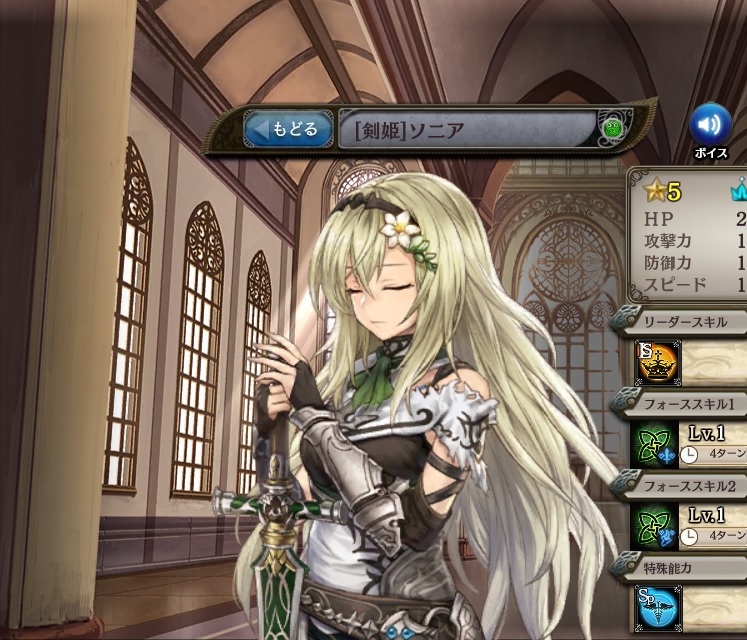Play the character voice (ボイス)
Viewport: 747px width, 640px height.
[x=710, y=124]
